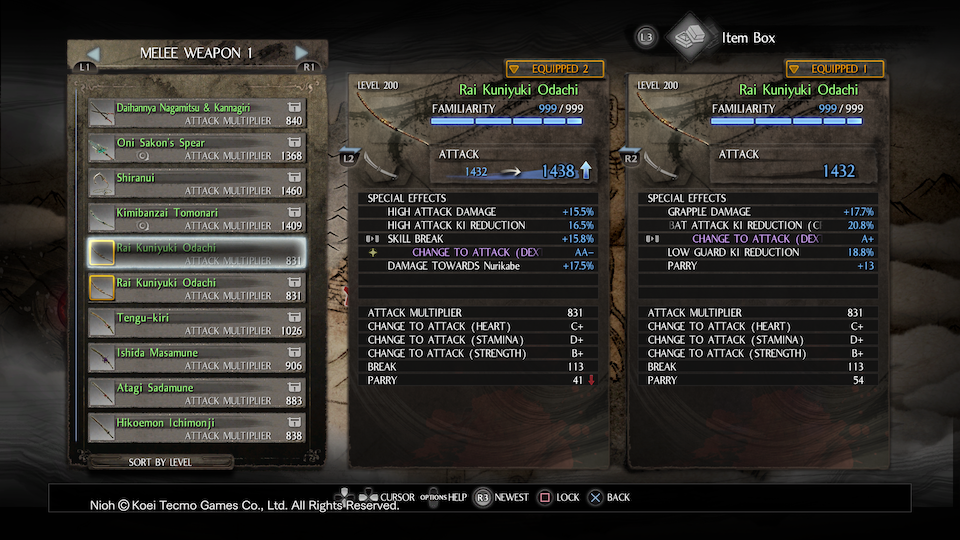Pick the Hikoemon Ichimonji weapon row

coord(196,428)
